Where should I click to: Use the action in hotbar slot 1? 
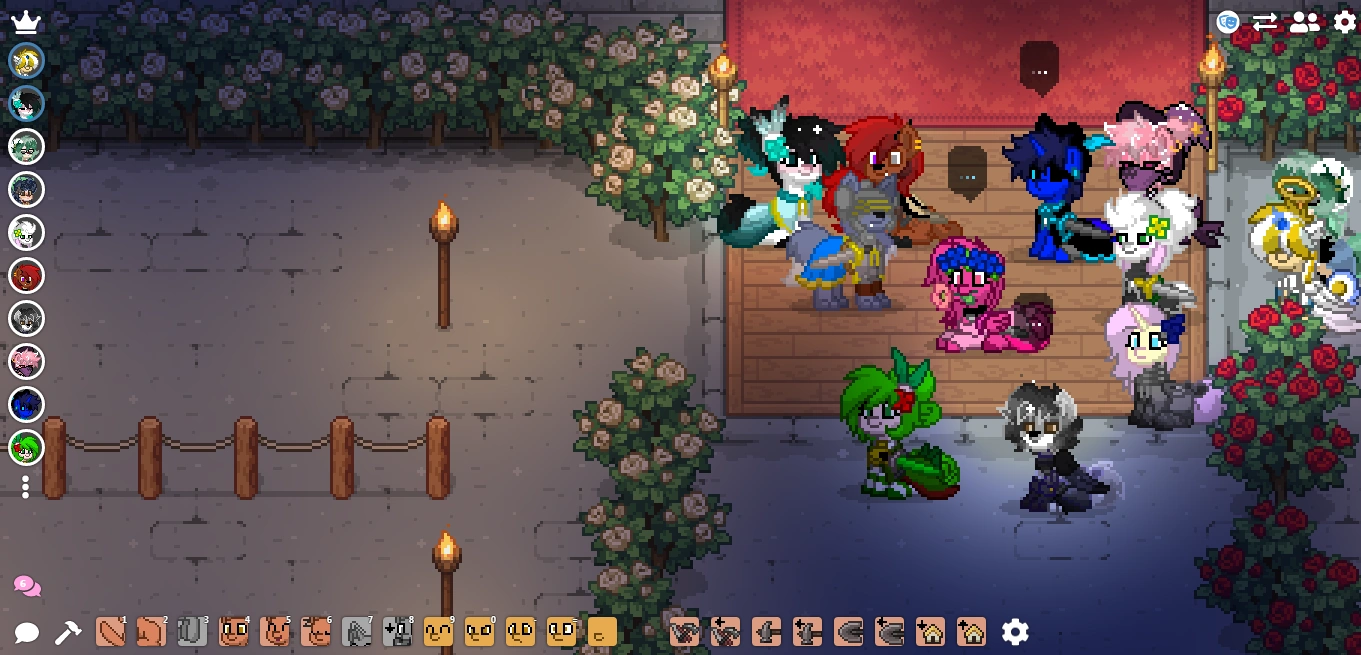tap(110, 632)
